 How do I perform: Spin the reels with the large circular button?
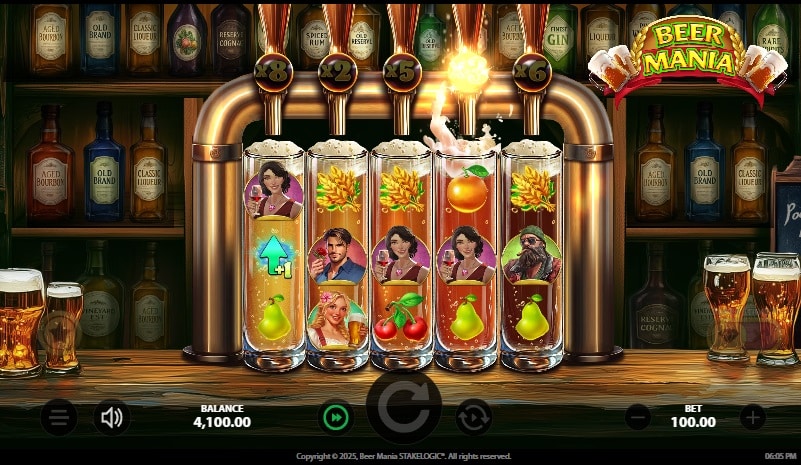404,410
